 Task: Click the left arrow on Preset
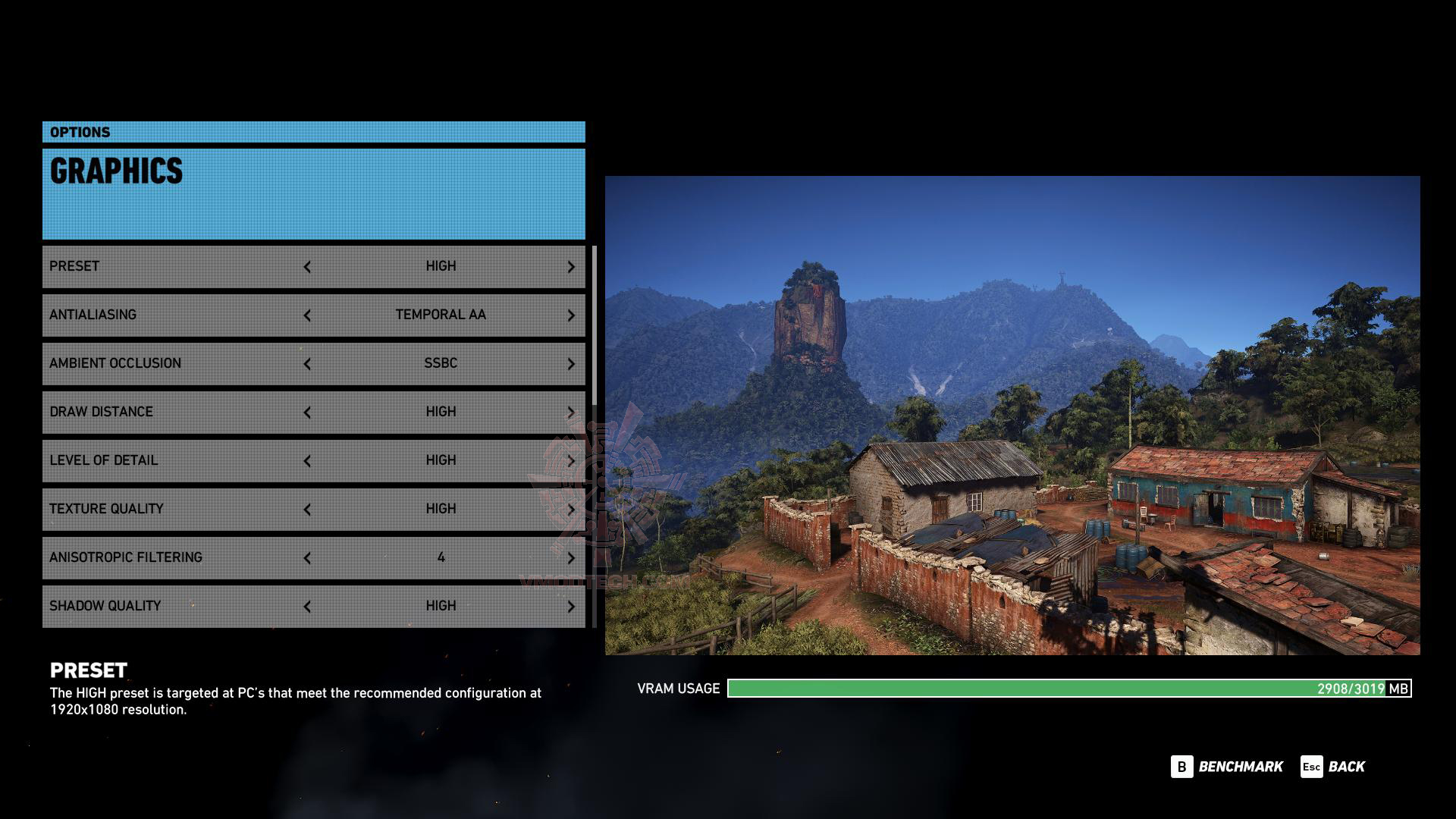point(307,267)
